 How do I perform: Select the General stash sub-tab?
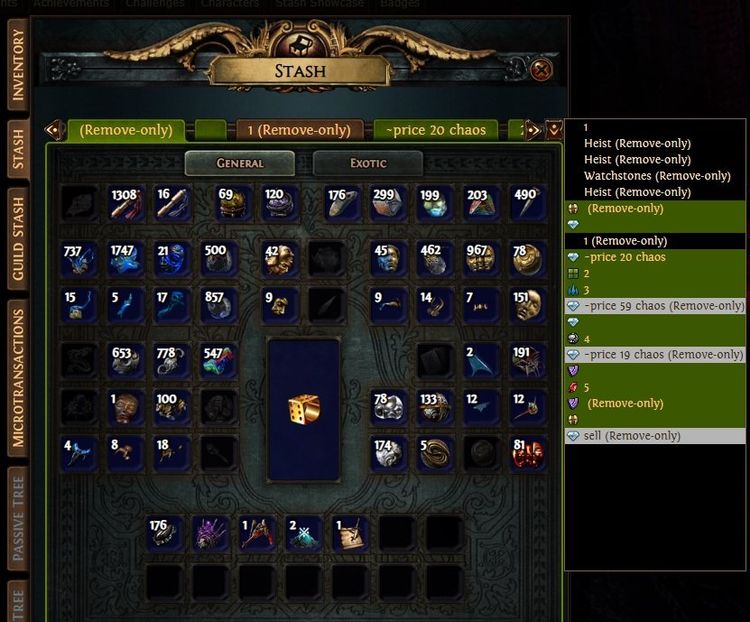pos(240,163)
